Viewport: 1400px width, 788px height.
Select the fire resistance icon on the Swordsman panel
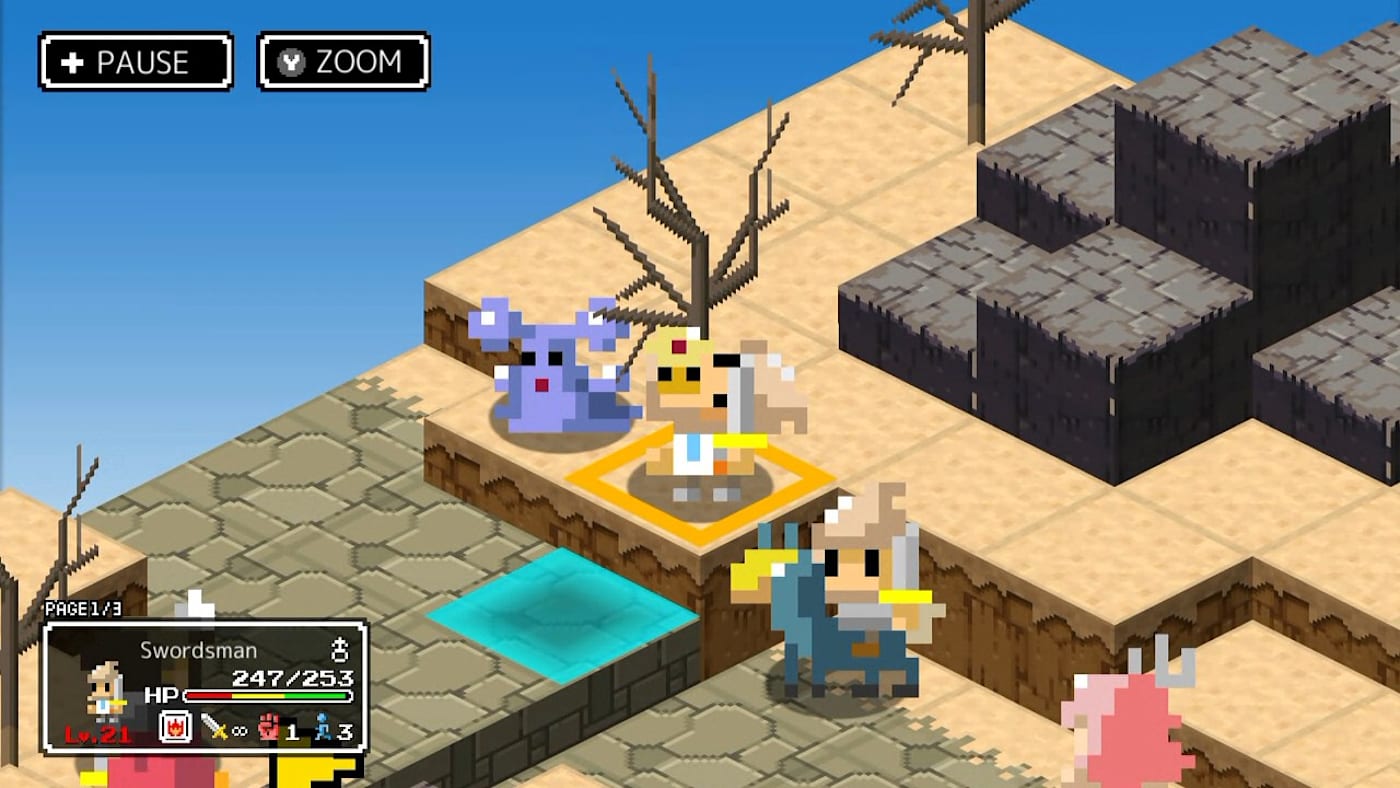(176, 726)
